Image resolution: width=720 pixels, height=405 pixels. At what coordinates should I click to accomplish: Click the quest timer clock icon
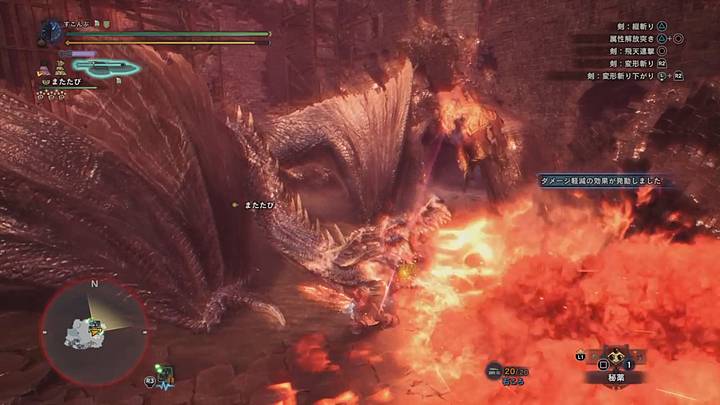(x=52, y=32)
